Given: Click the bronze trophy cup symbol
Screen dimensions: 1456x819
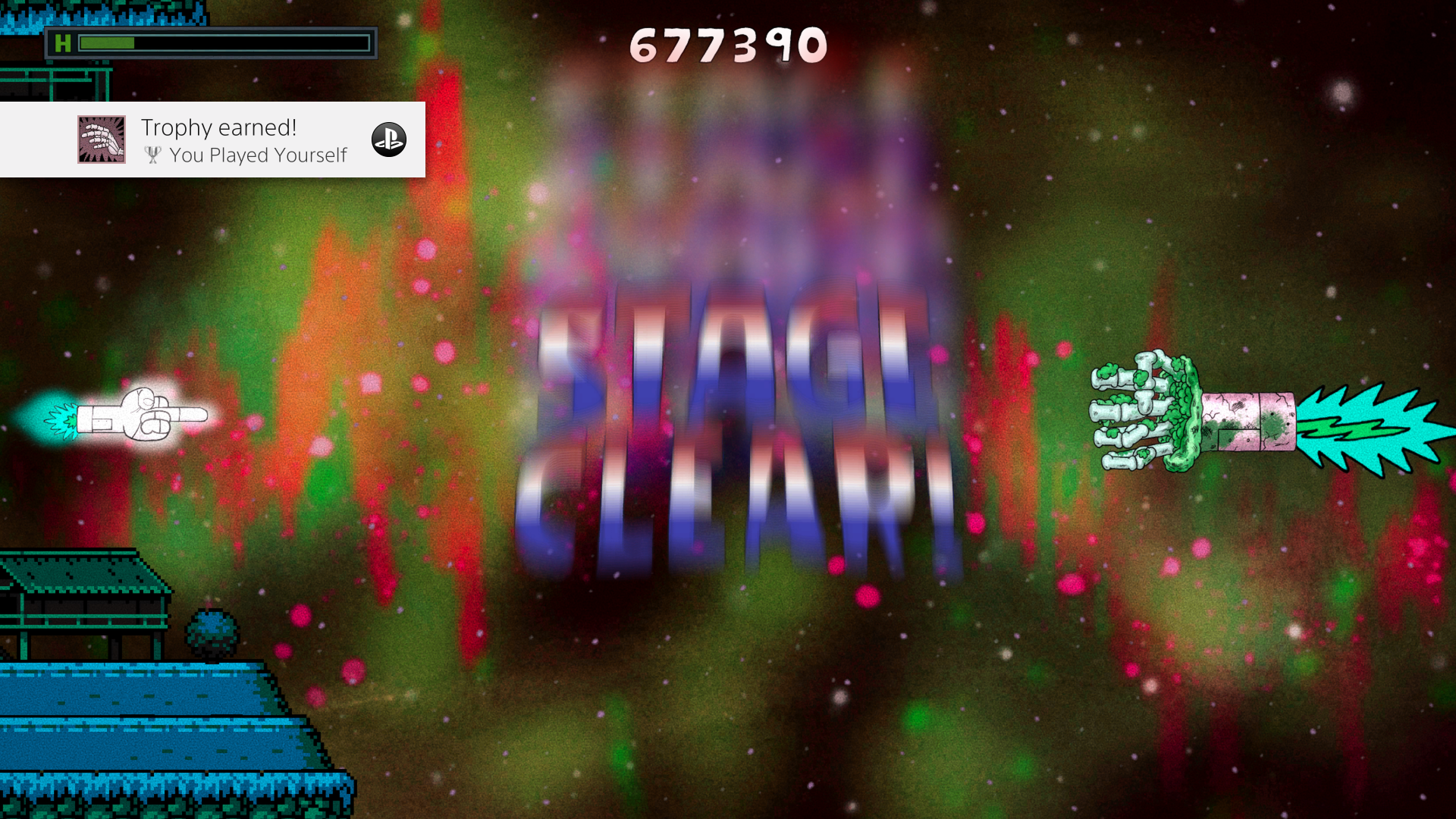Looking at the screenshot, I should pyautogui.click(x=152, y=155).
